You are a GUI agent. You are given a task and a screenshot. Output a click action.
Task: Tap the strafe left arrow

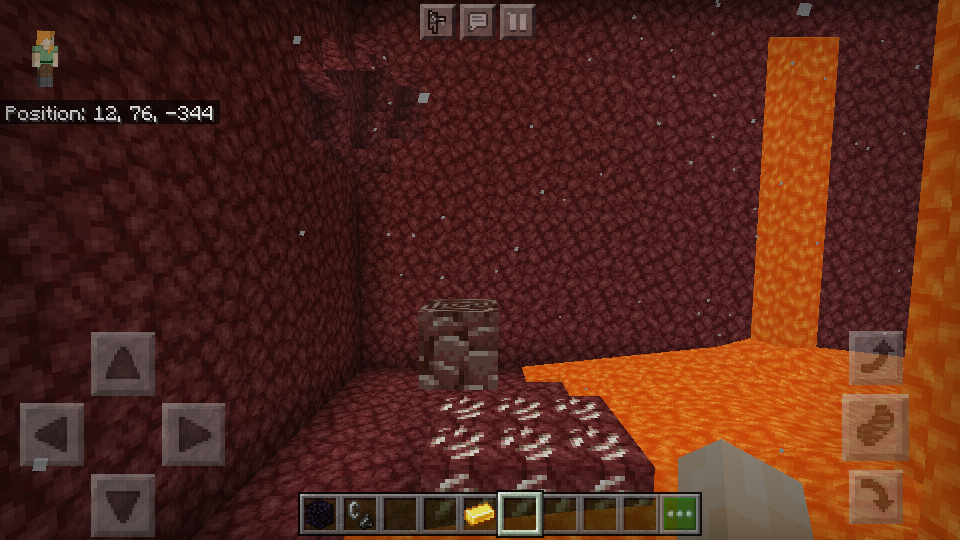click(x=52, y=434)
